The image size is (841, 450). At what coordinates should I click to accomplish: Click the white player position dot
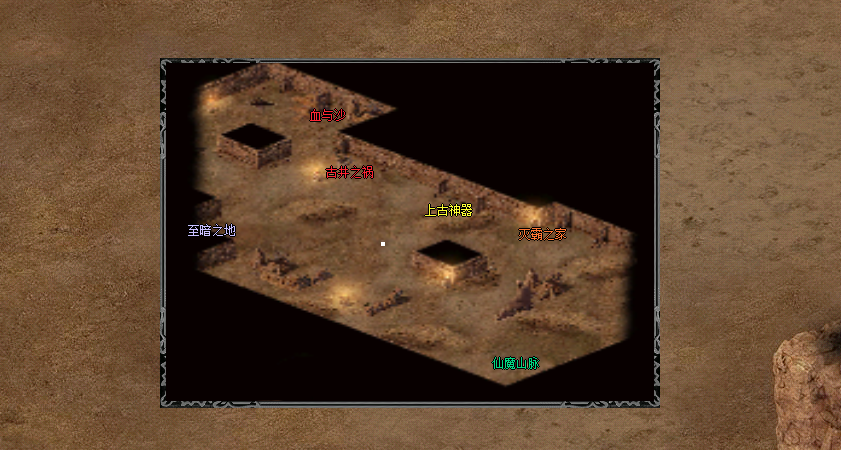coord(382,244)
